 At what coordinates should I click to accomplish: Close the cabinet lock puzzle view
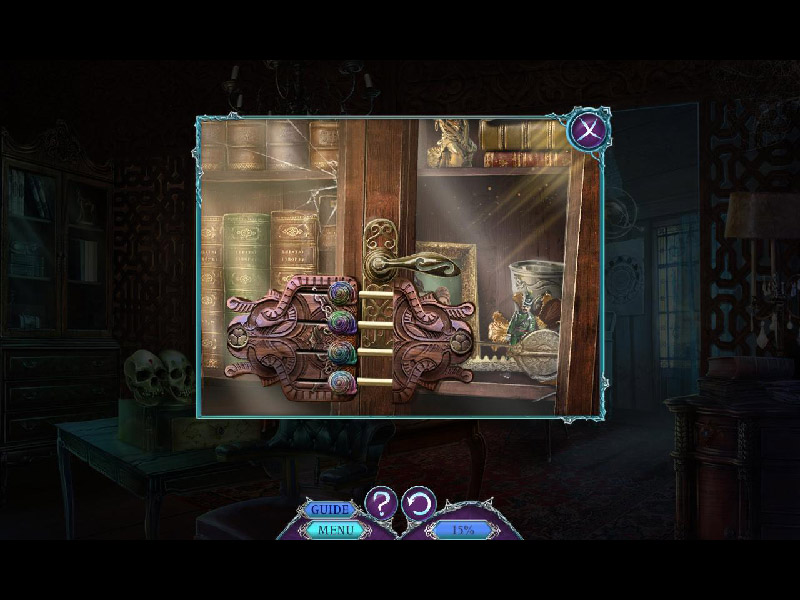coord(586,129)
